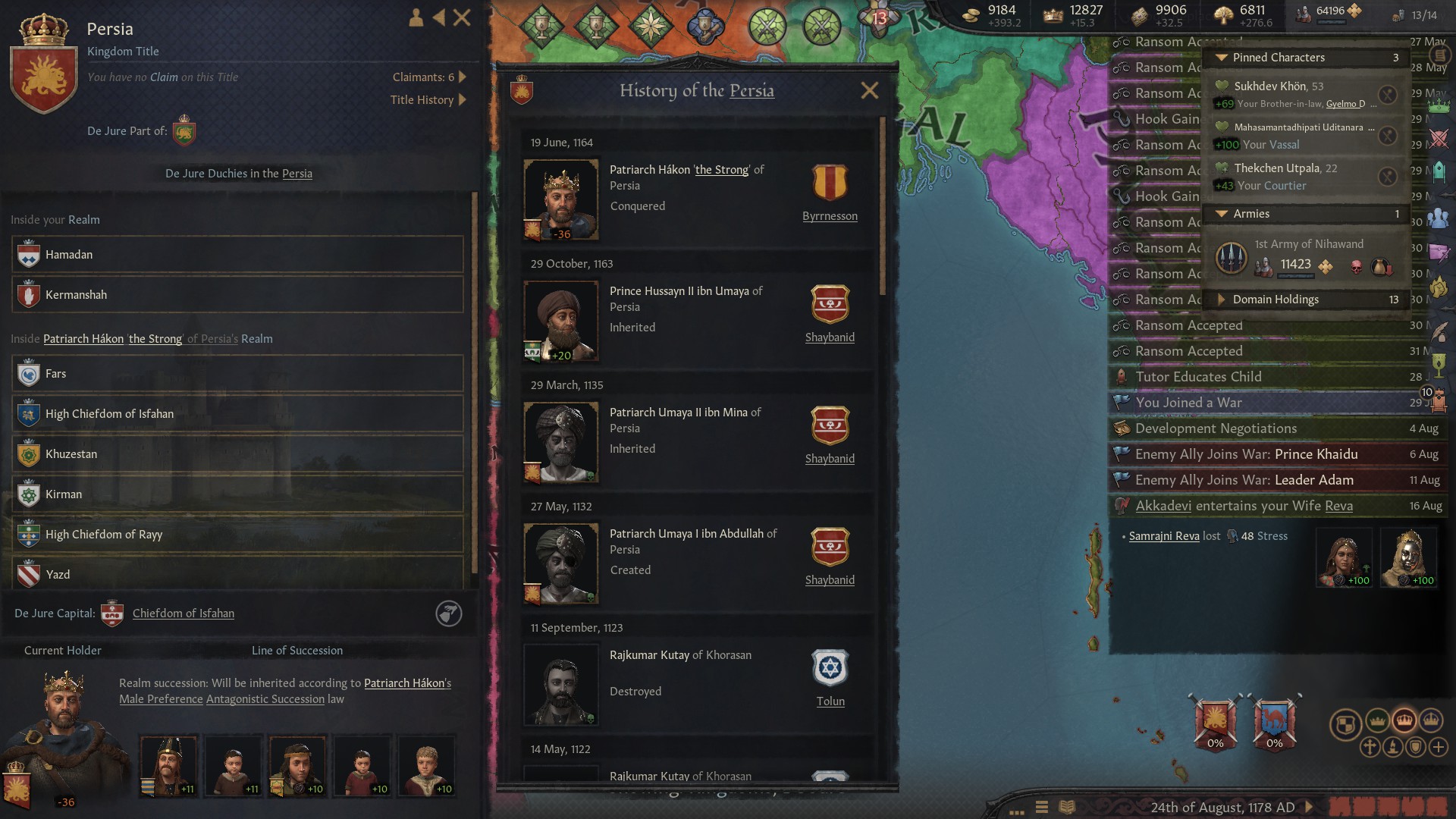The height and width of the screenshot is (819, 1456).
Task: Expand the Domain Holdings section
Action: [x=1222, y=300]
